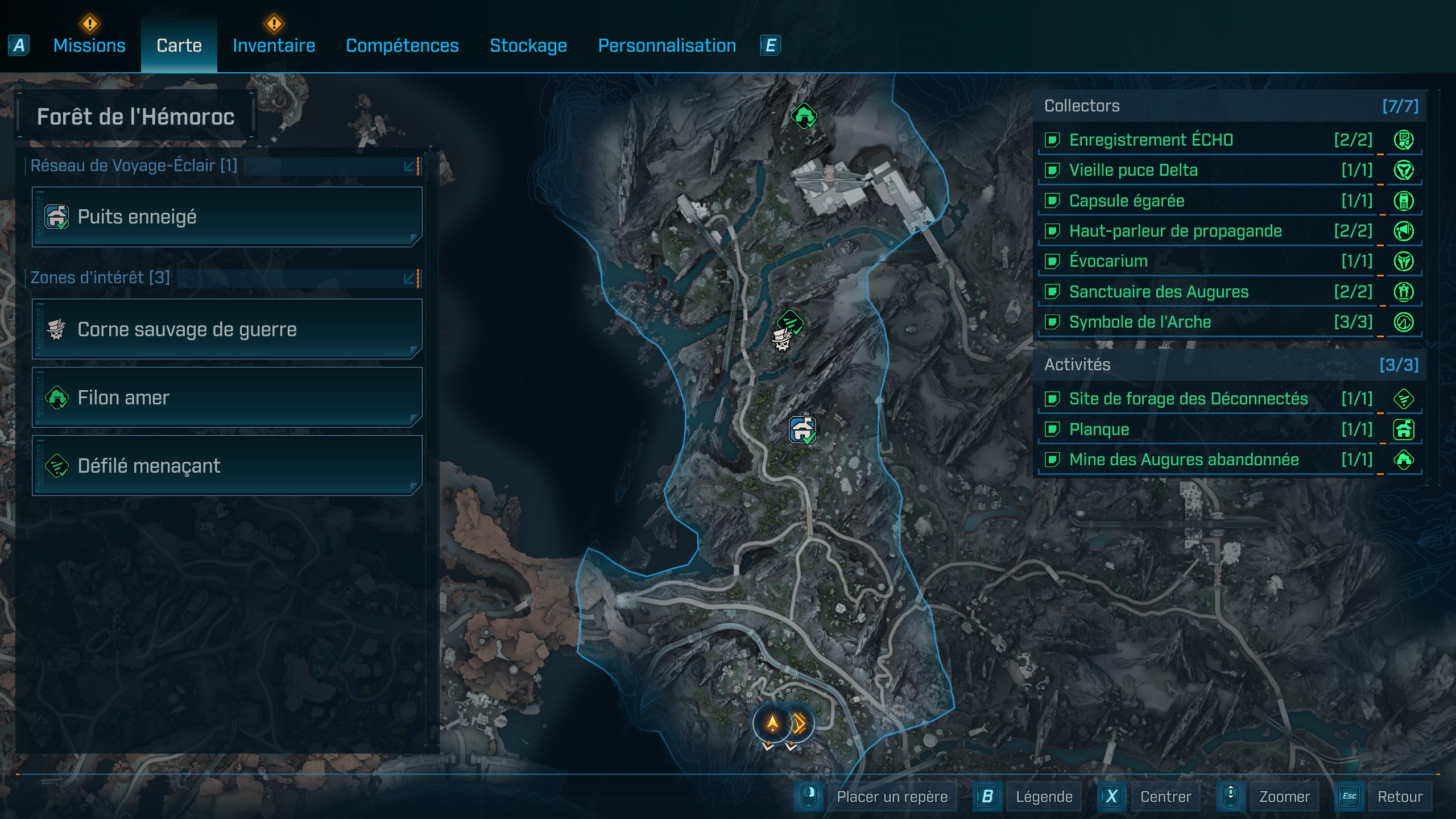This screenshot has height=819, width=1456.
Task: Toggle tracking for the Planque activity
Action: pos(1053,429)
